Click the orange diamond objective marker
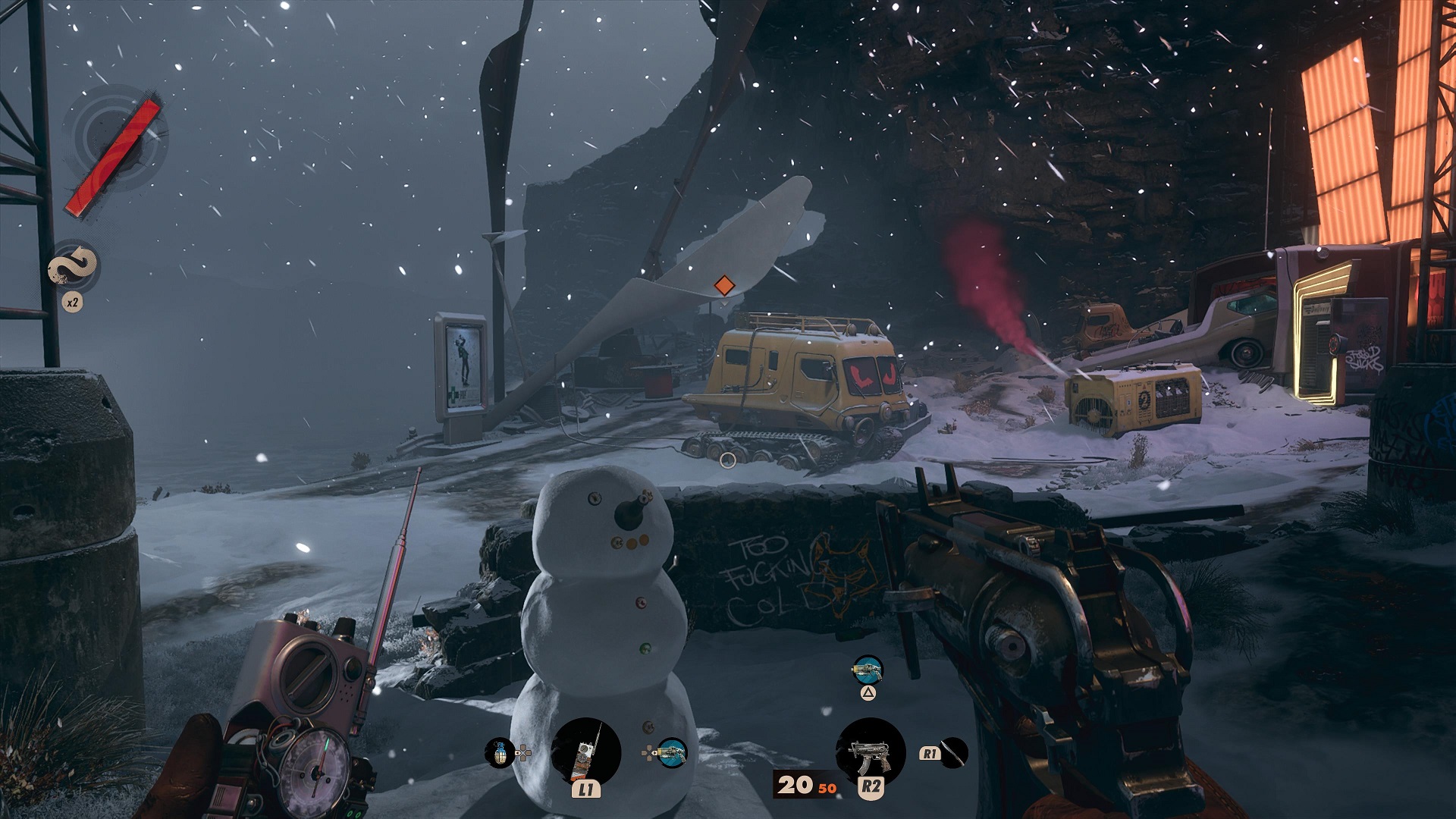1456x819 pixels. coord(724,286)
